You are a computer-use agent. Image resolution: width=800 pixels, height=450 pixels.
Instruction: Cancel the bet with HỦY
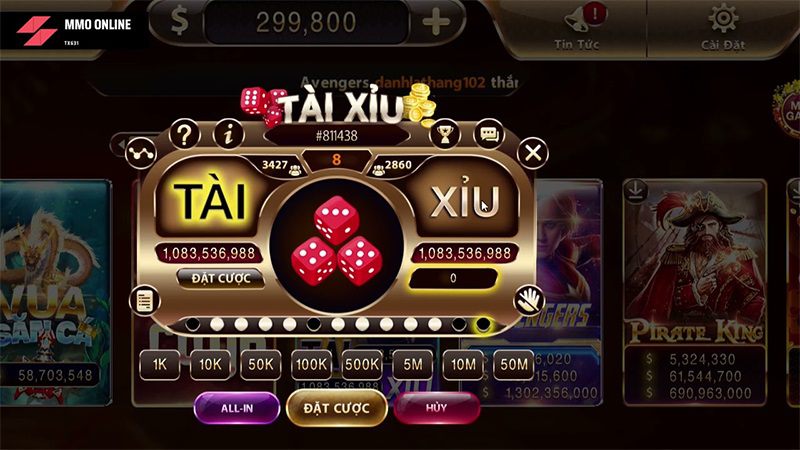(x=436, y=408)
